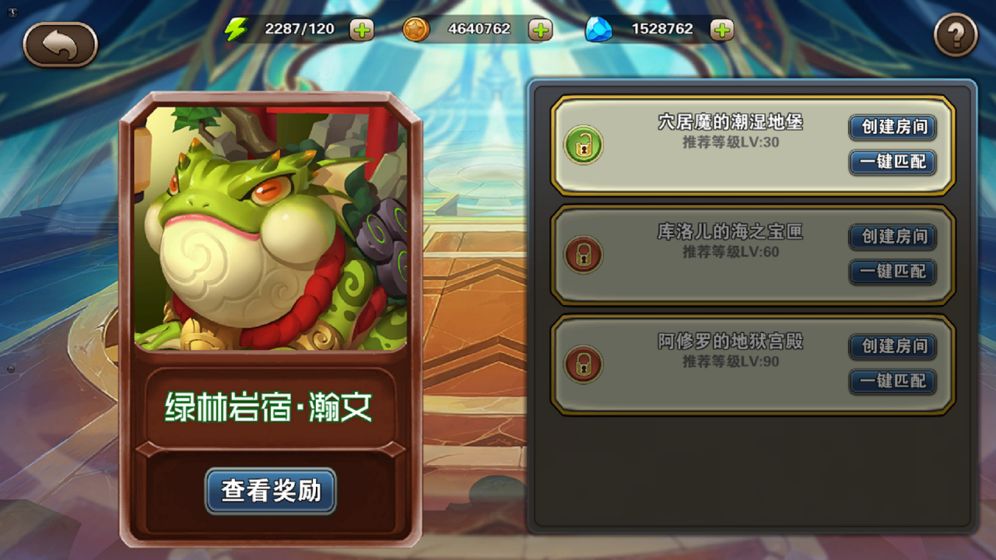Quick match for 阿修罗的地狱宫殿

[x=893, y=381]
